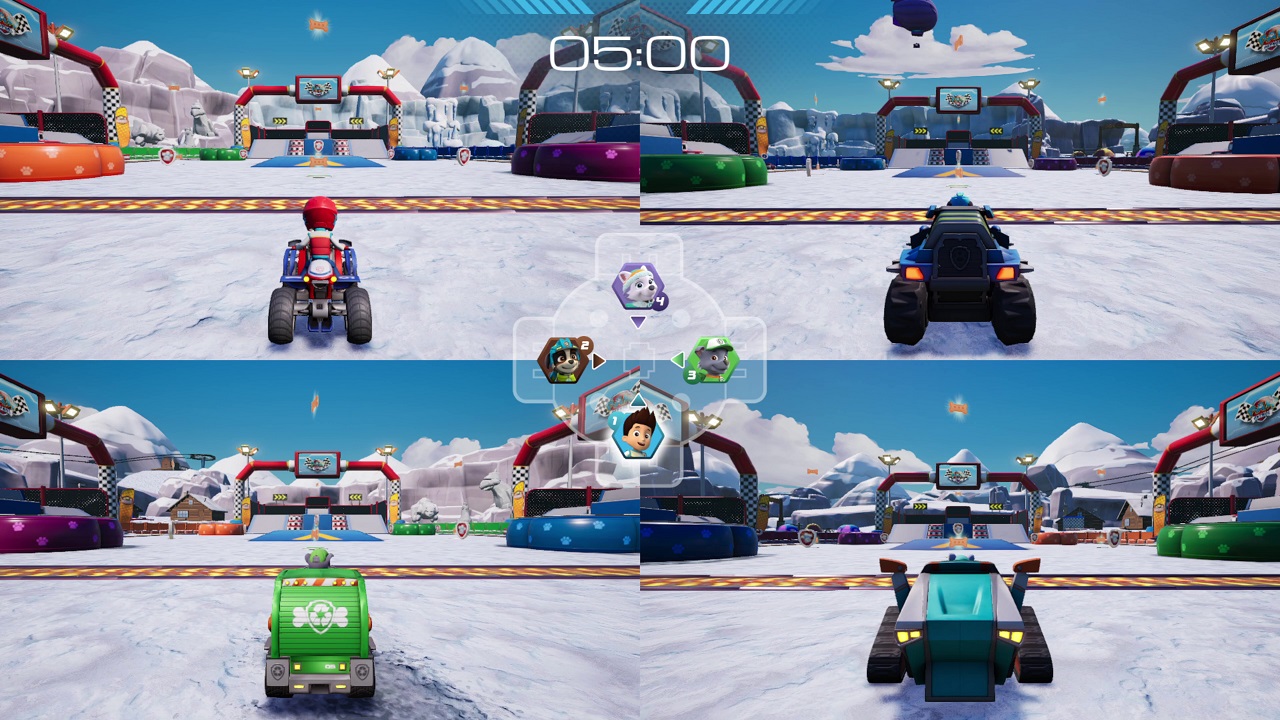The image size is (1280, 720).
Task: Click the number 1 badge on Ryder's hexagon
Action: point(615,419)
